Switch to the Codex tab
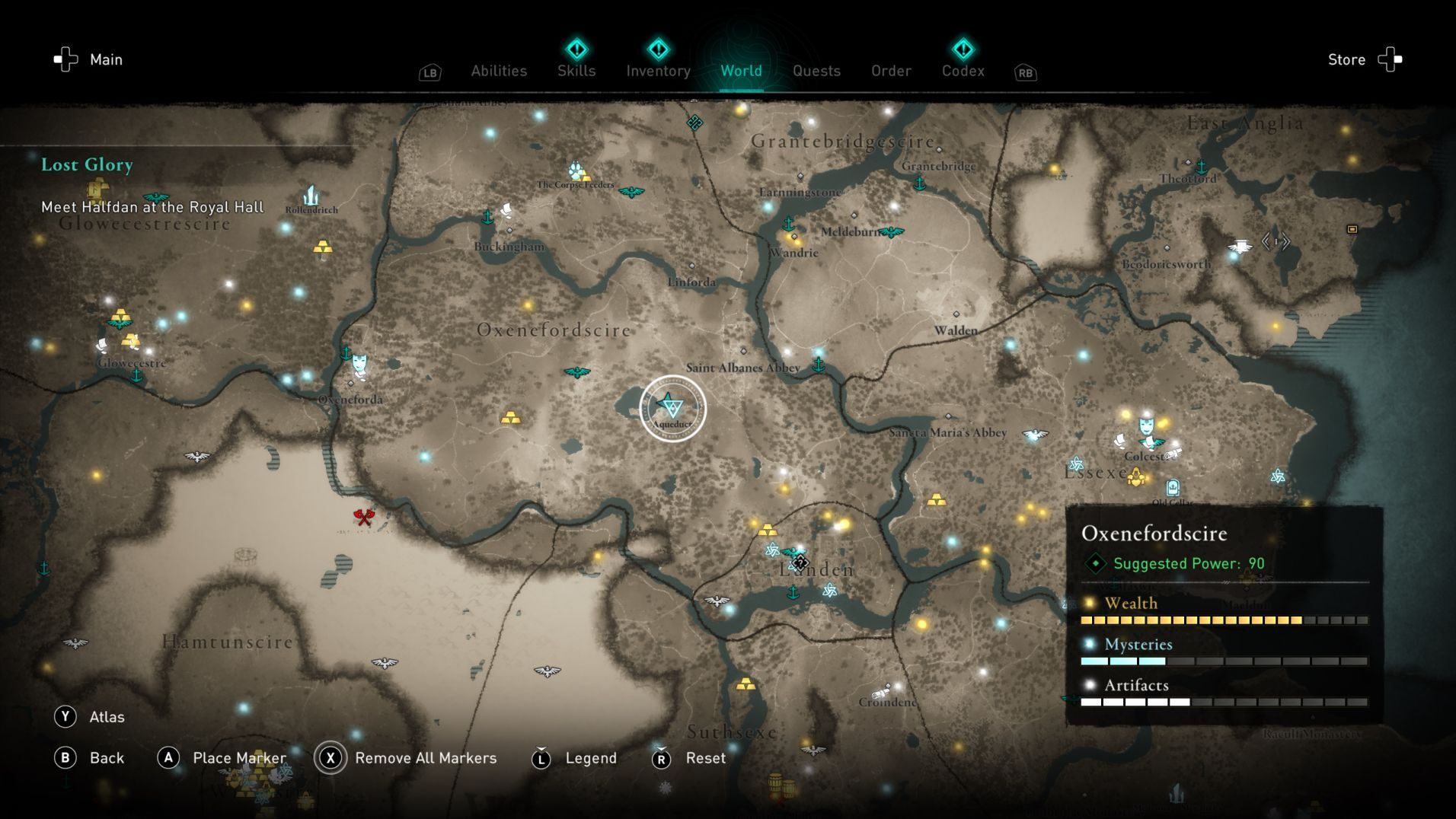The height and width of the screenshot is (819, 1456). pos(963,71)
